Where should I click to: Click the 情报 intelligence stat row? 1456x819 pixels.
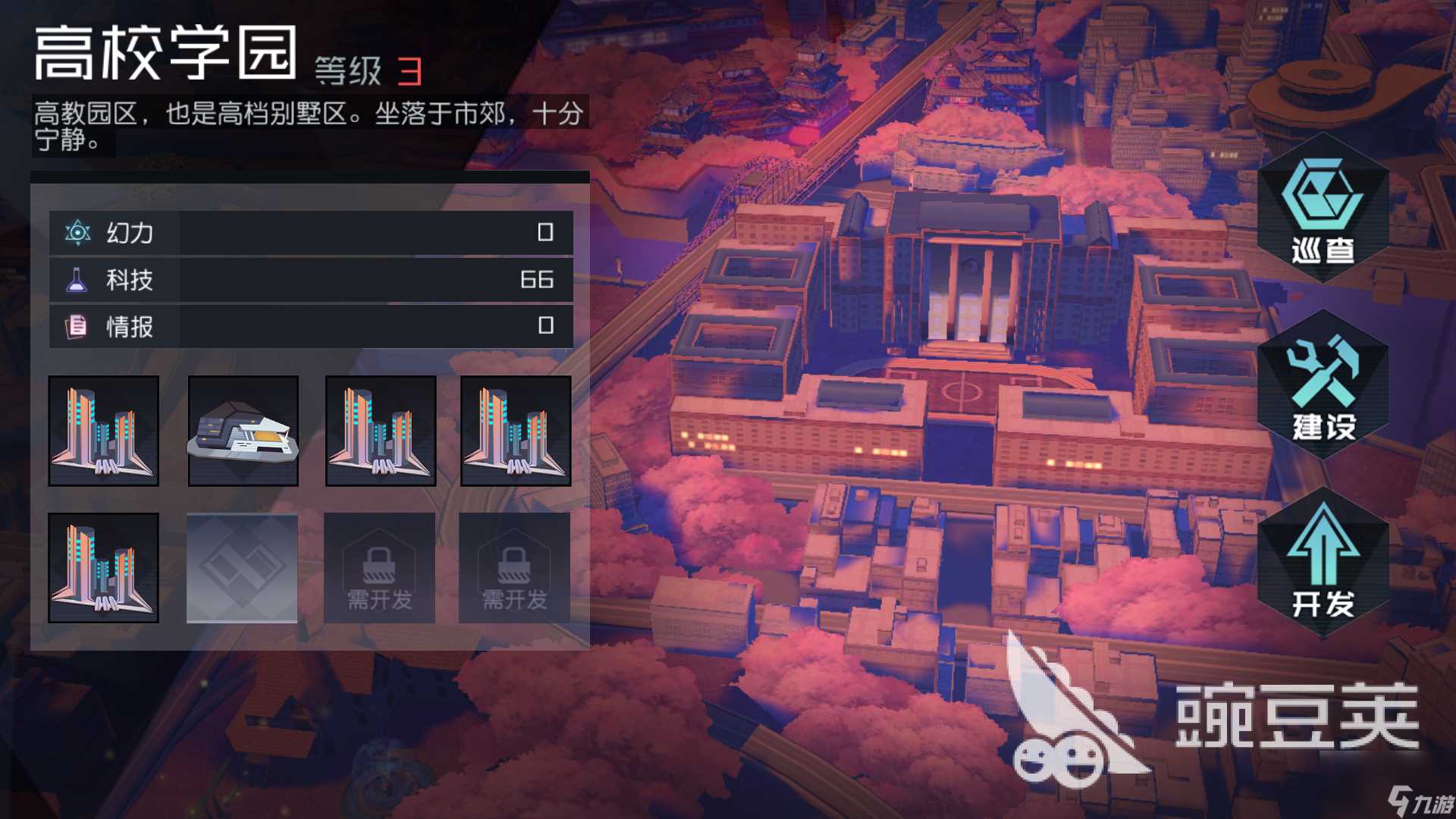311,327
